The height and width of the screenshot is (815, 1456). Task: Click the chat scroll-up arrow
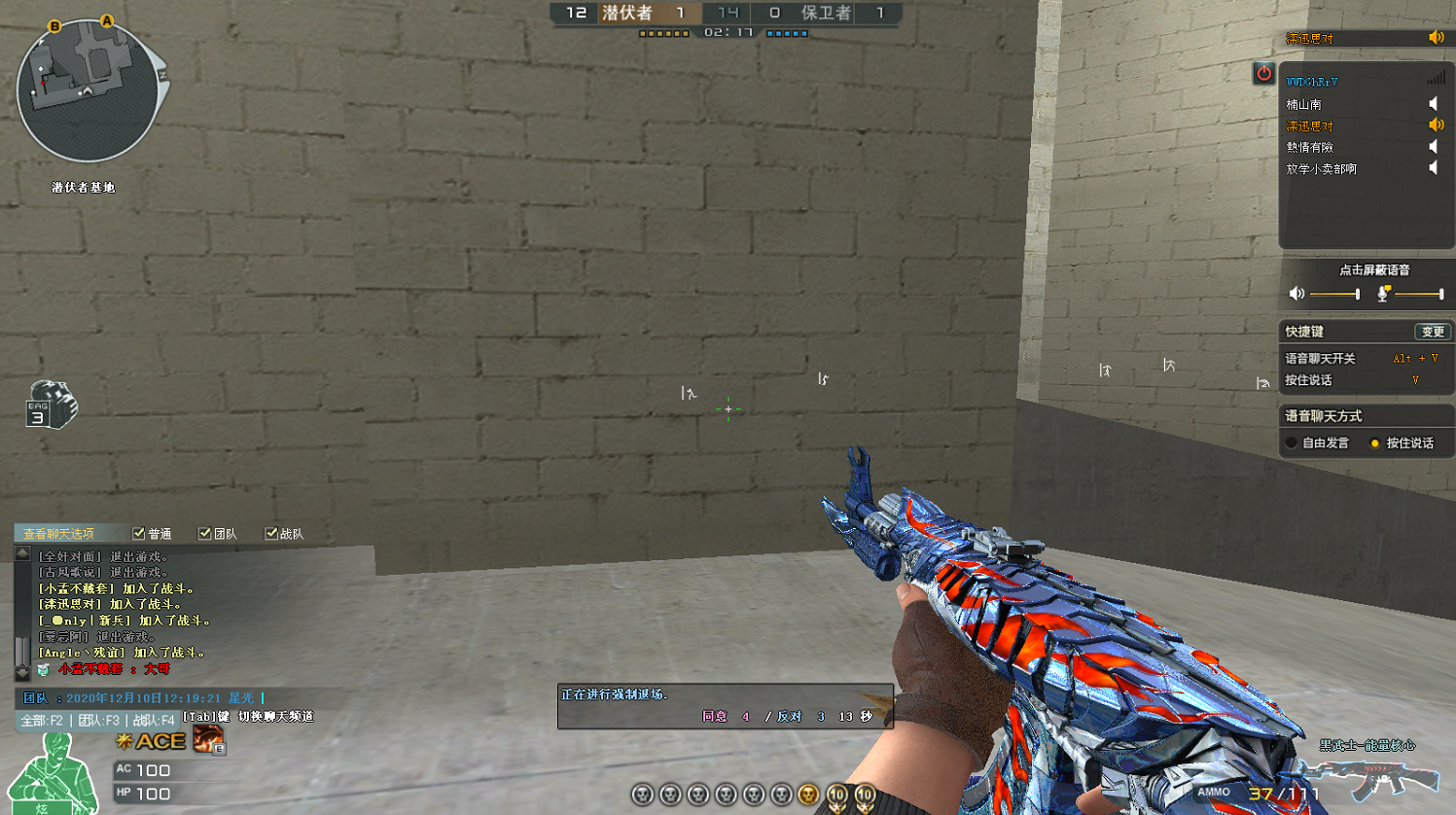coord(22,553)
